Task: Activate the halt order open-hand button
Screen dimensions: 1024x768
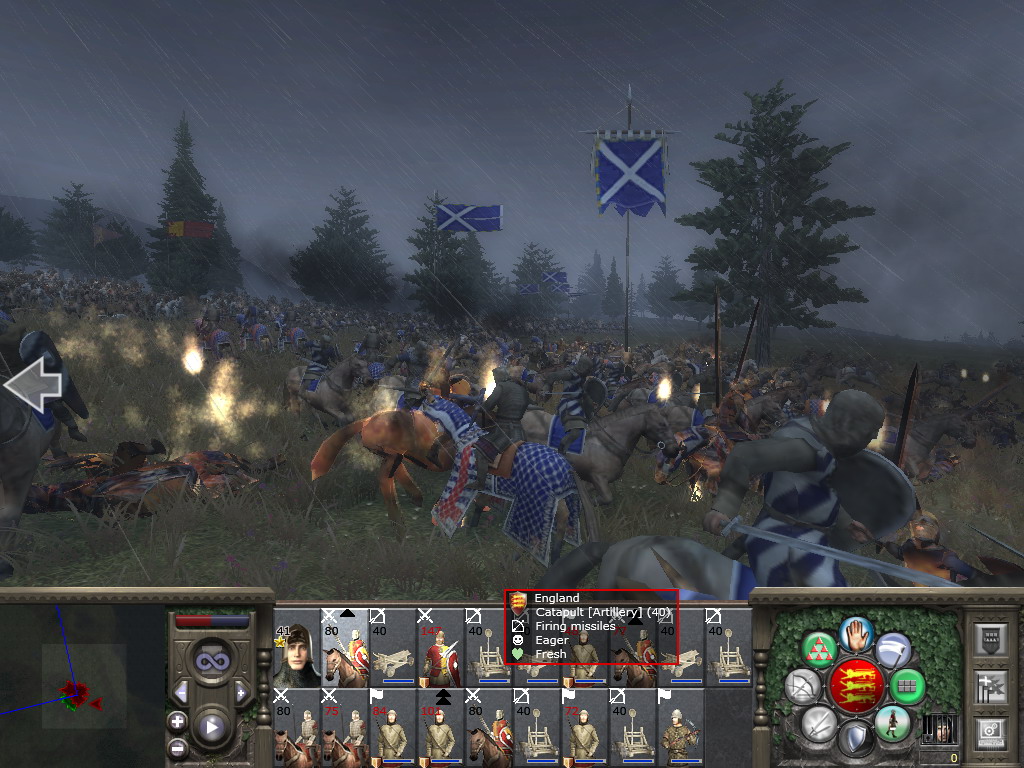Action: point(857,633)
